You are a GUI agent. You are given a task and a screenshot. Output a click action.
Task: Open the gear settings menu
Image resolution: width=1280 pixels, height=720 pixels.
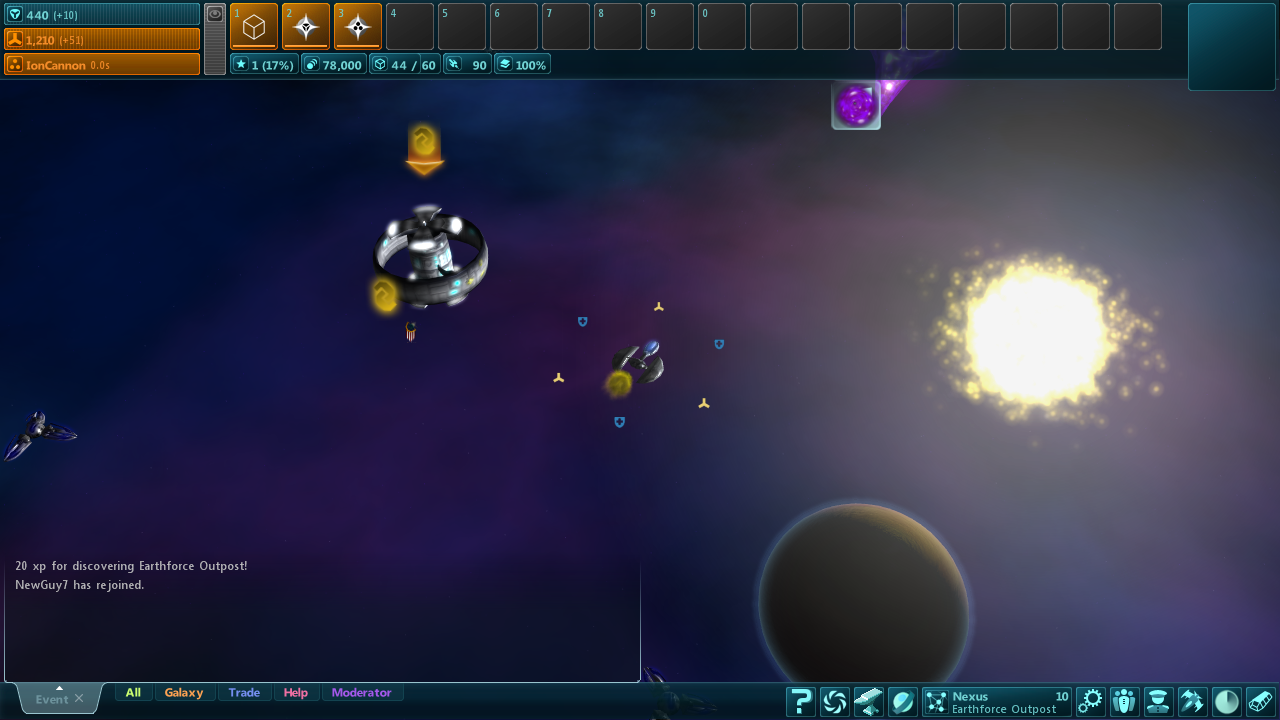1091,702
